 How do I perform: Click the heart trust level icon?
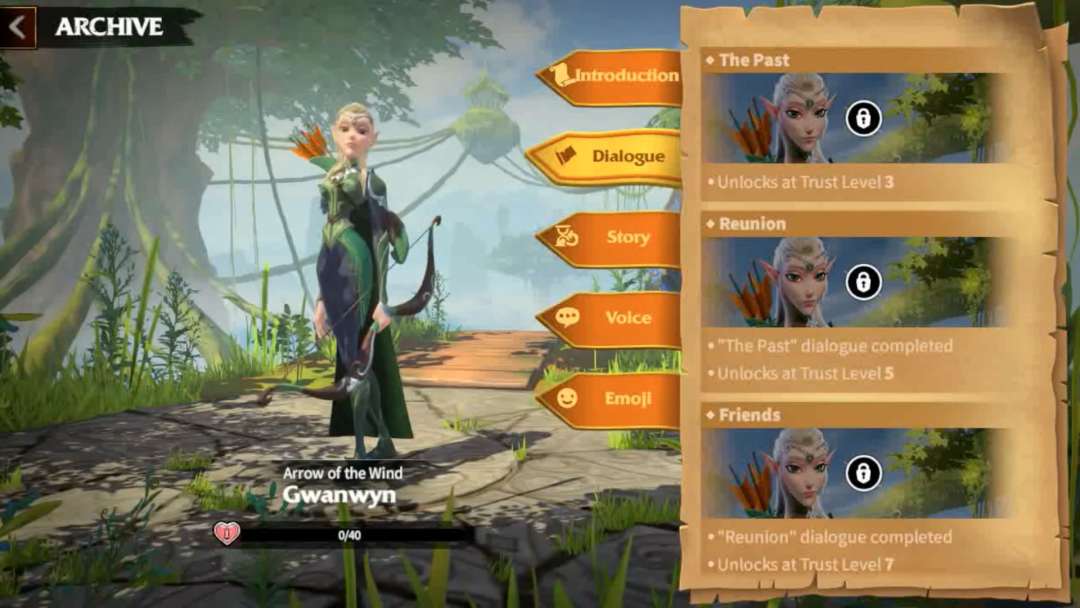pyautogui.click(x=227, y=534)
